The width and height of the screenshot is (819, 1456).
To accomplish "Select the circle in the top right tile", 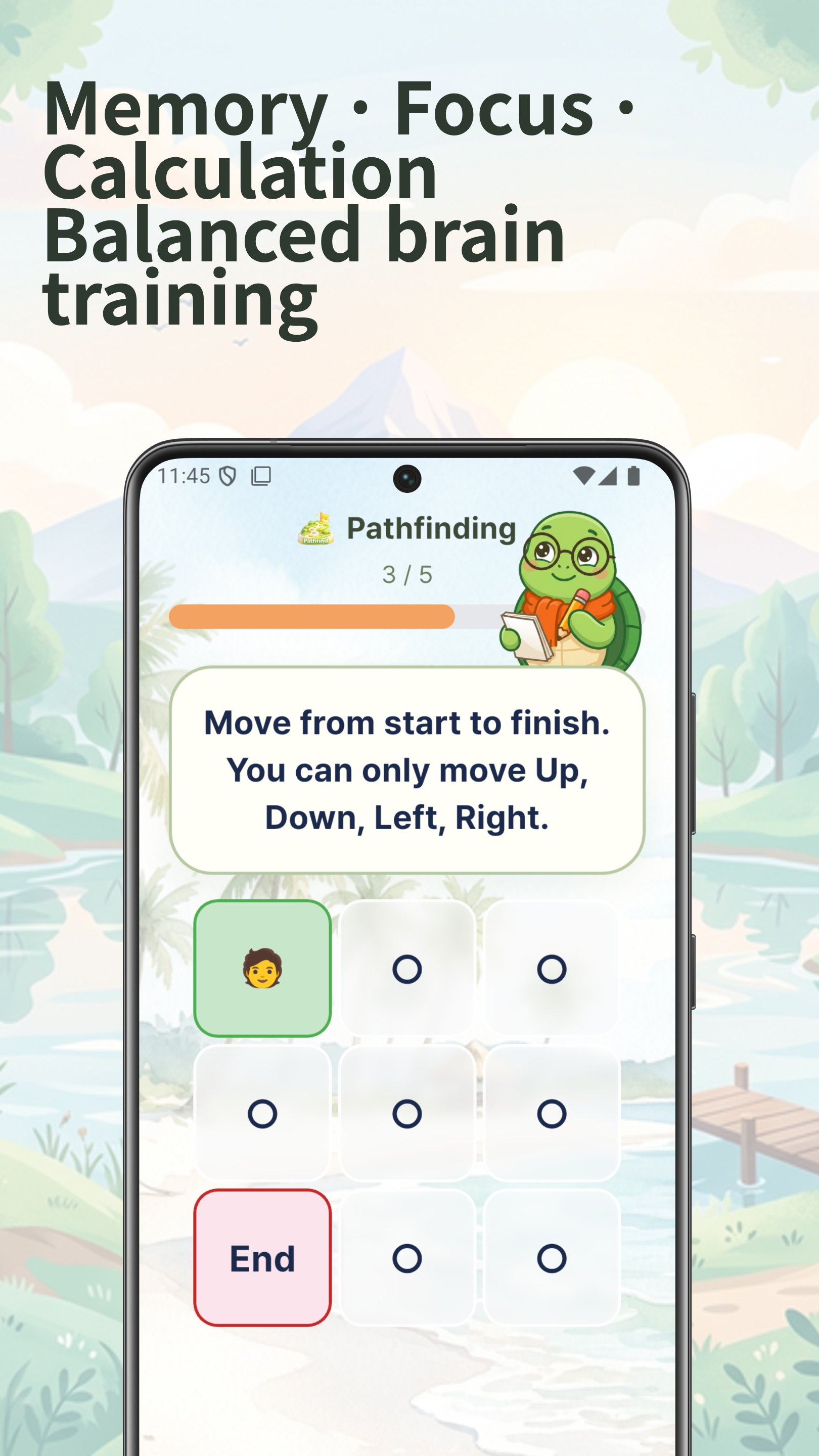I will pyautogui.click(x=551, y=969).
